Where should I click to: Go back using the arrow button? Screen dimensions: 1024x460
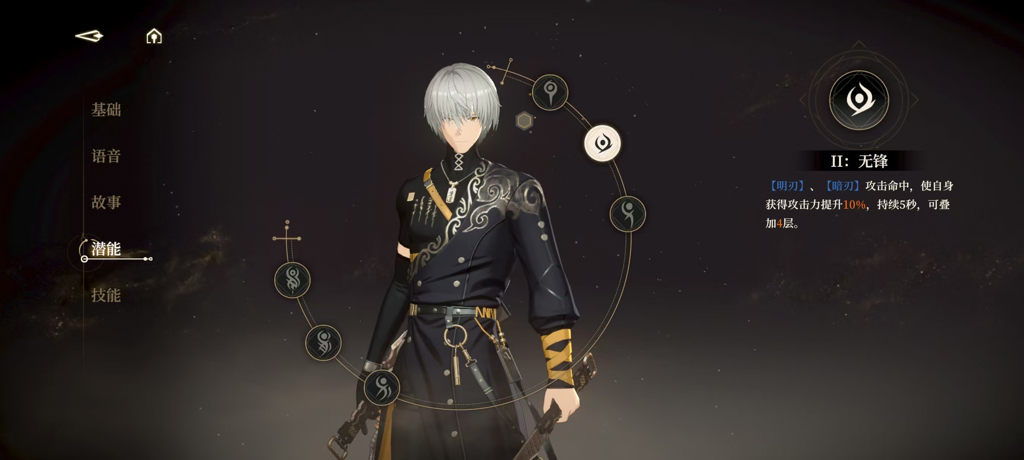click(x=89, y=36)
